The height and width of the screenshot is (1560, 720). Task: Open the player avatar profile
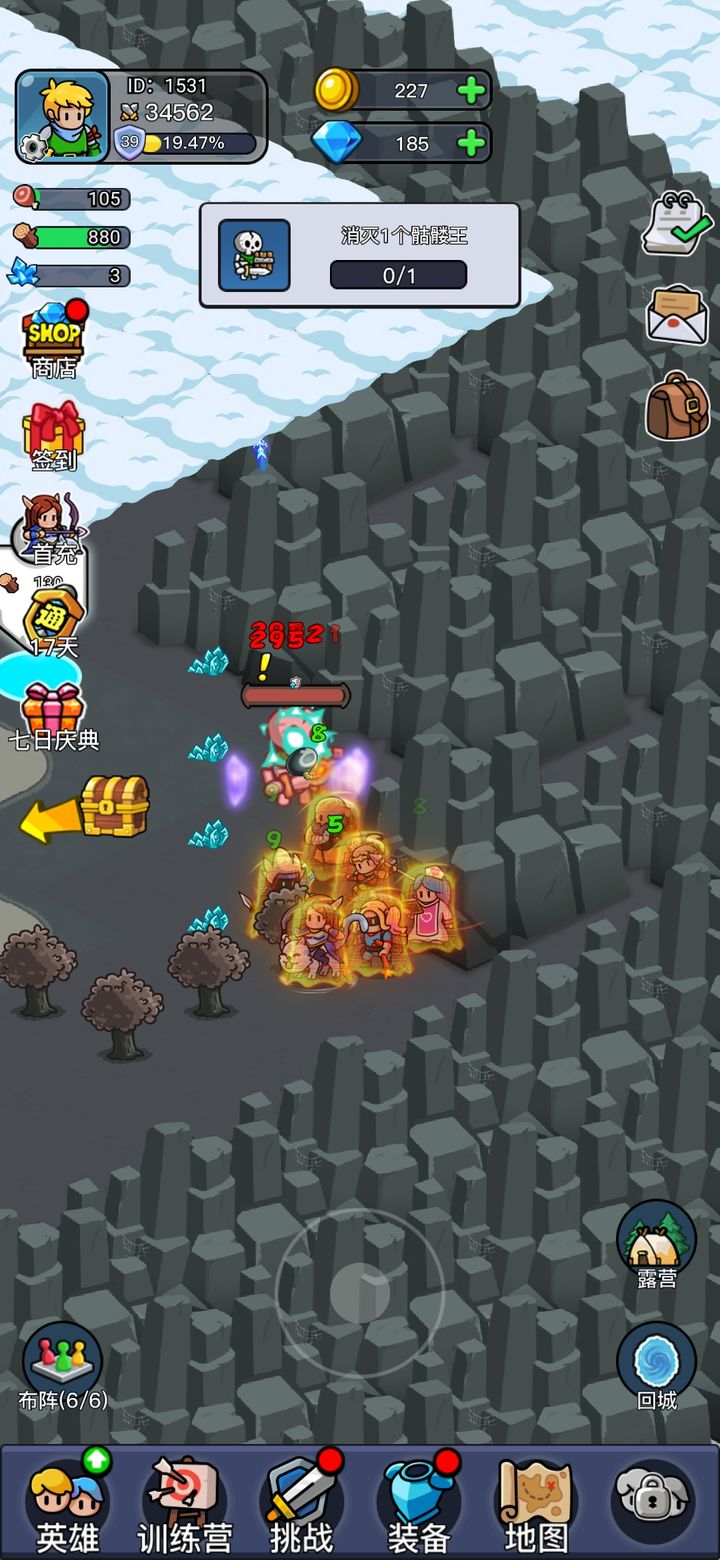point(63,115)
